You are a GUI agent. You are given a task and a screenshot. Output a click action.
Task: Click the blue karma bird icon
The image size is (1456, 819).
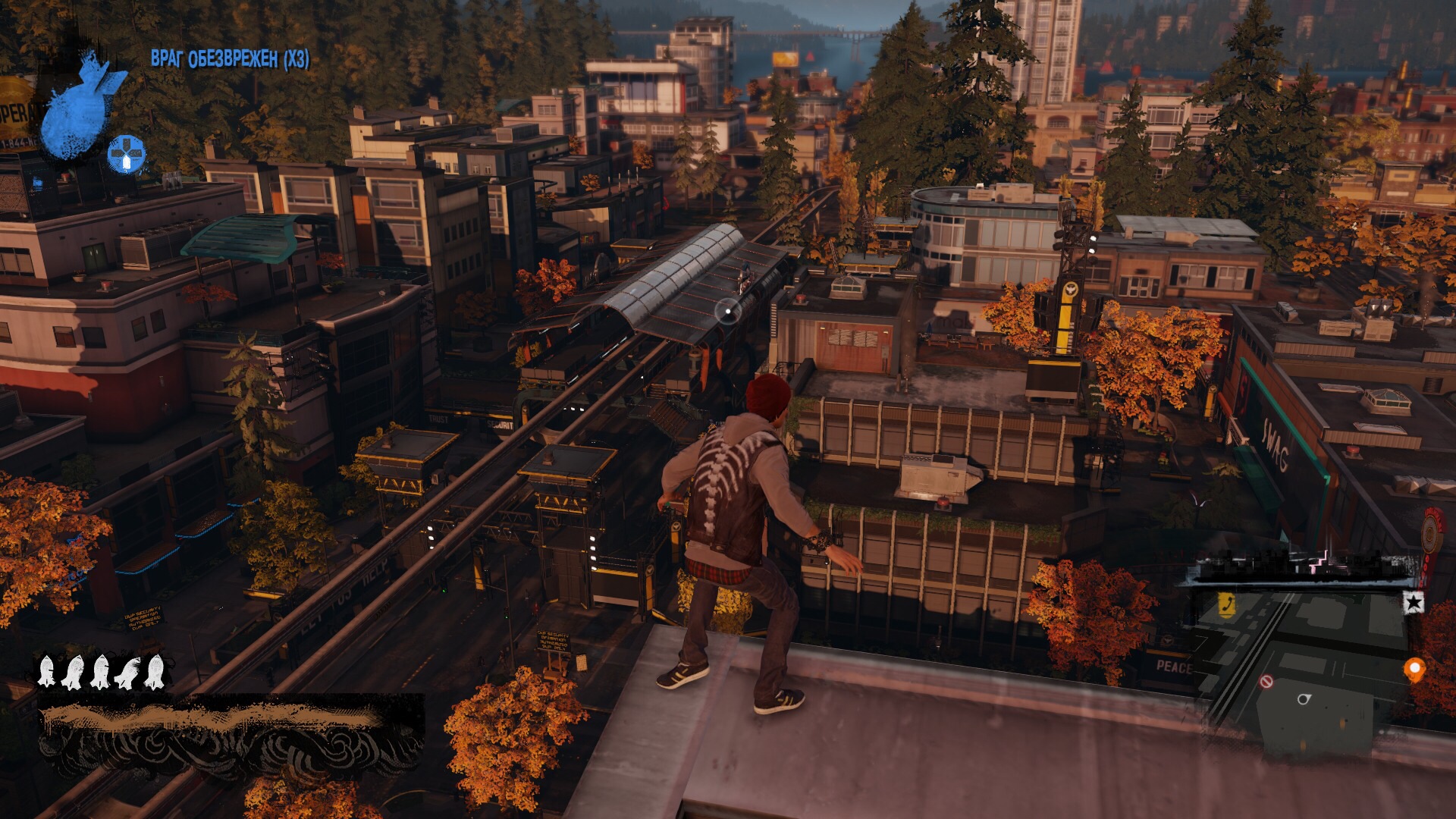(77, 106)
